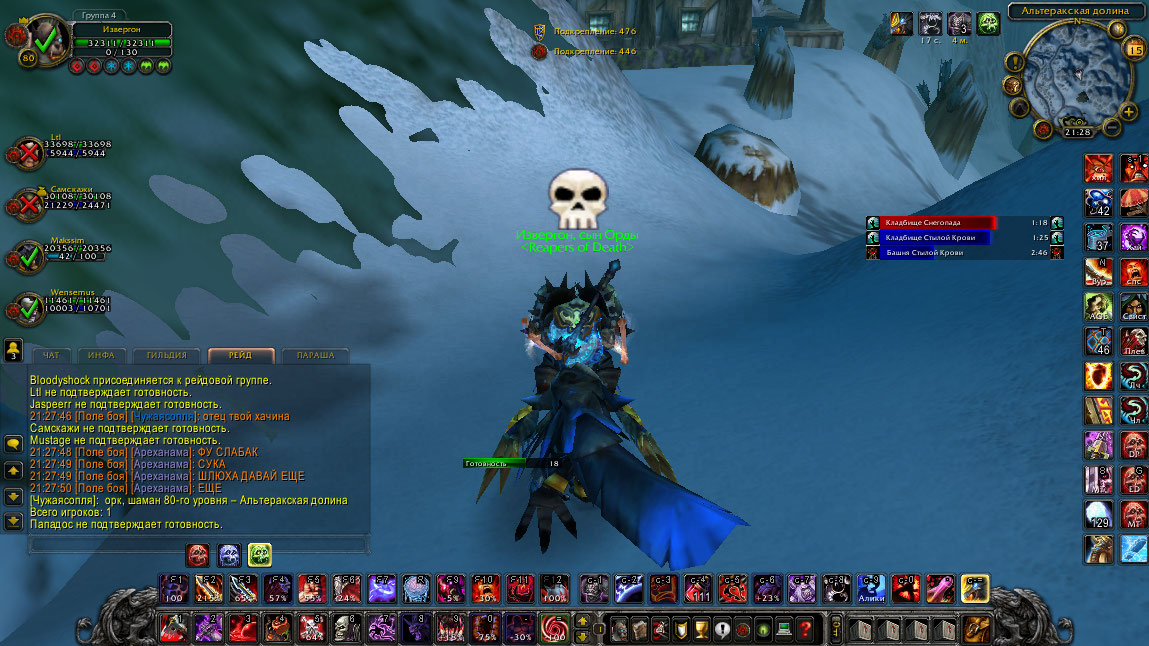Zoom in the minimap with plus button
The image size is (1149, 646).
click(x=1129, y=112)
